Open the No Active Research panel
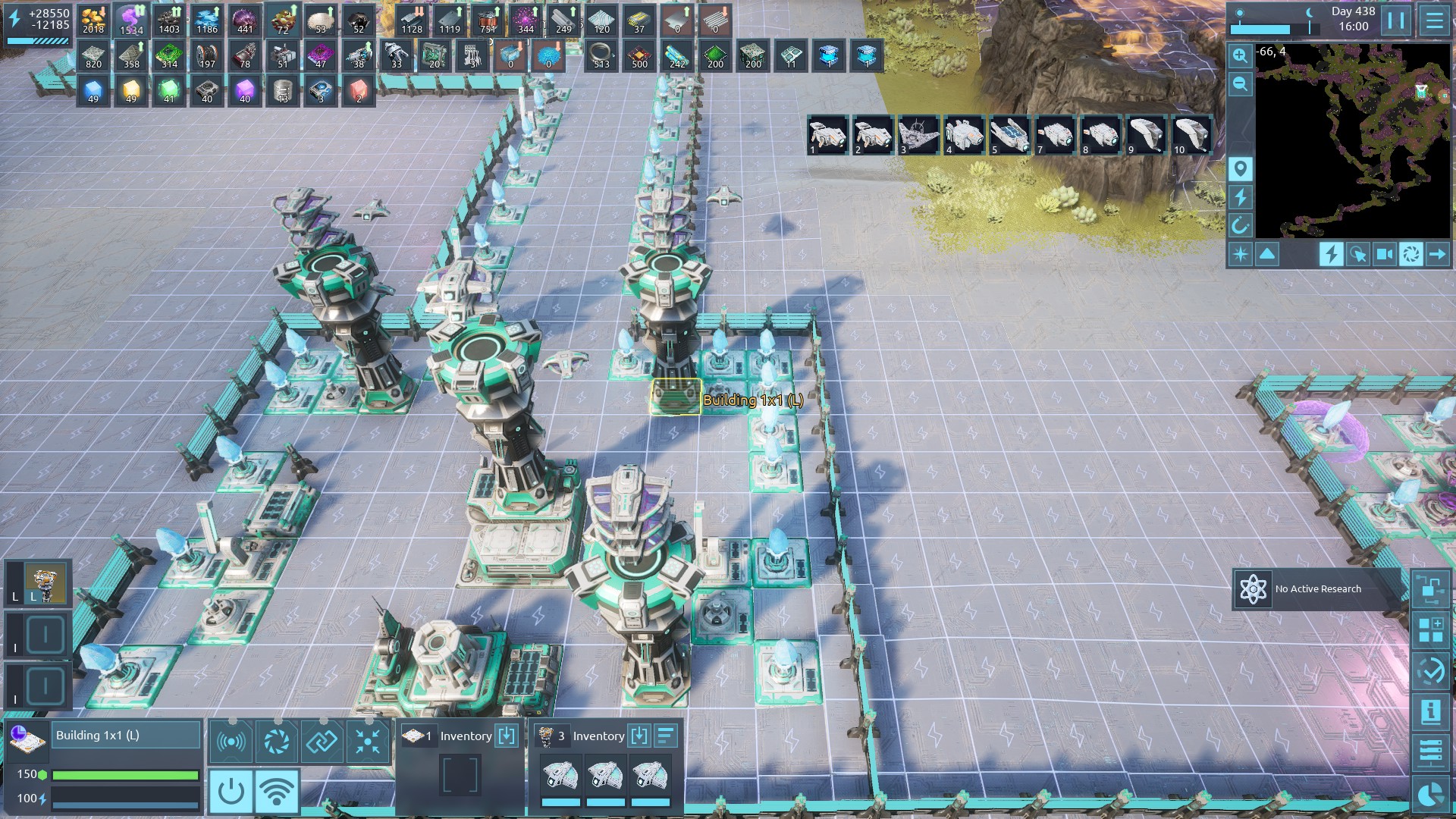The height and width of the screenshot is (819, 1456). pos(1318,589)
